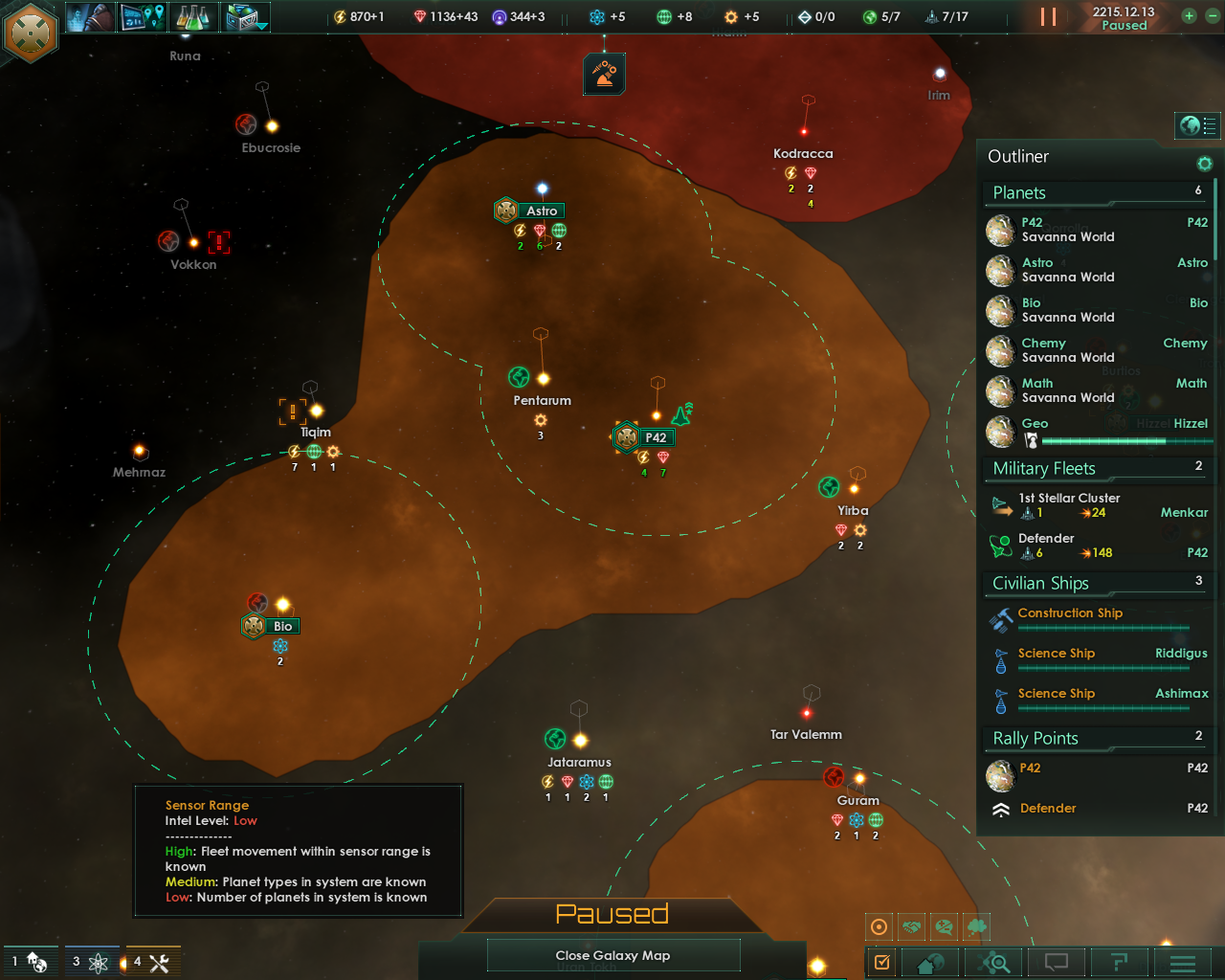Click the Close Galaxy Map button
Screen dimensions: 1225x980
coord(612,955)
